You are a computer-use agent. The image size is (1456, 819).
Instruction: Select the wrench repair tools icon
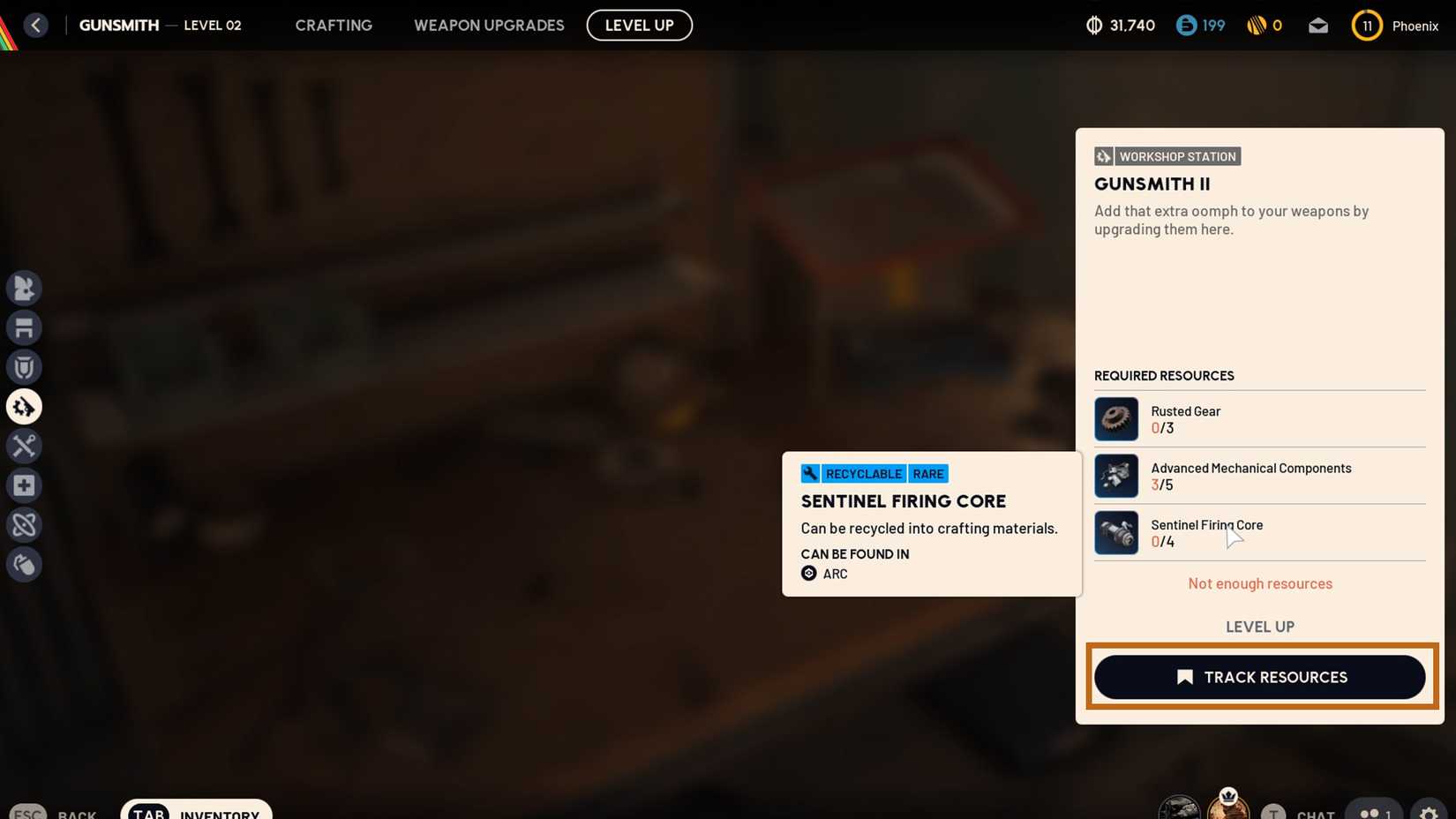[x=24, y=446]
